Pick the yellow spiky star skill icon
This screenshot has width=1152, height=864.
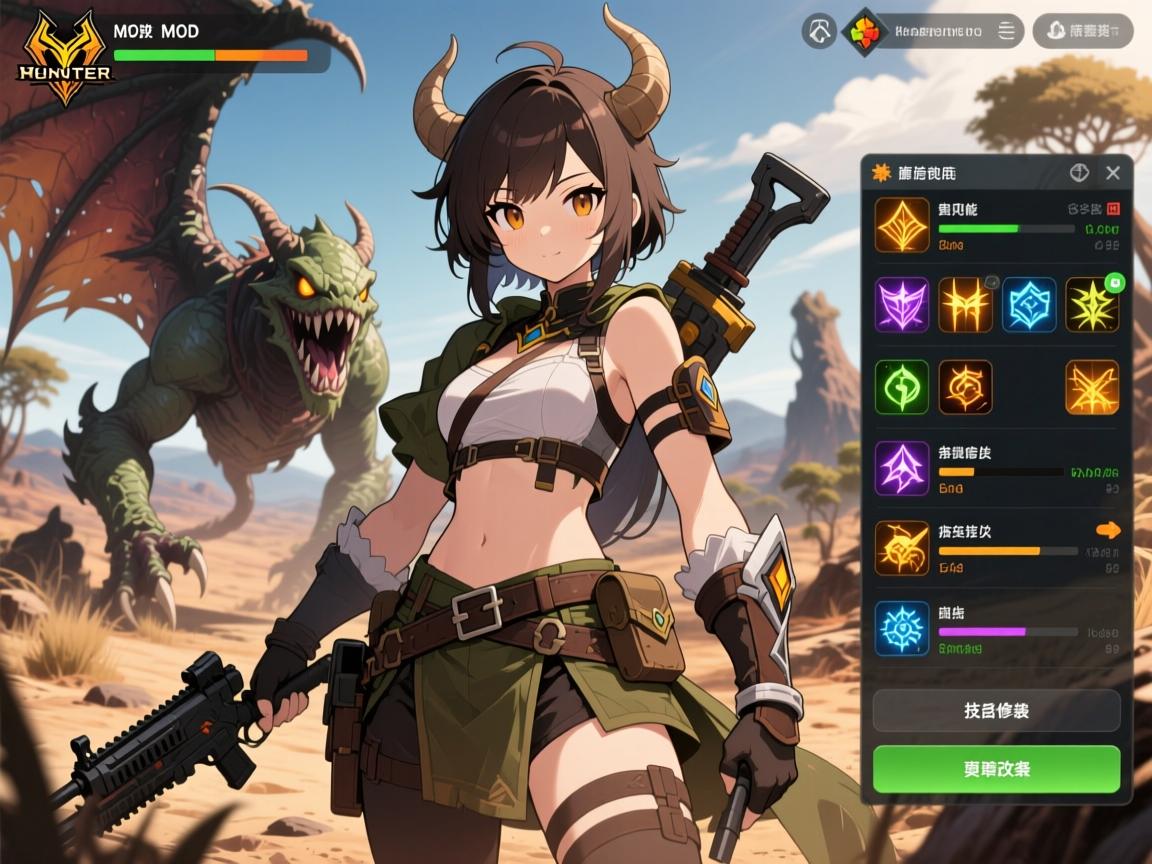(x=1092, y=304)
